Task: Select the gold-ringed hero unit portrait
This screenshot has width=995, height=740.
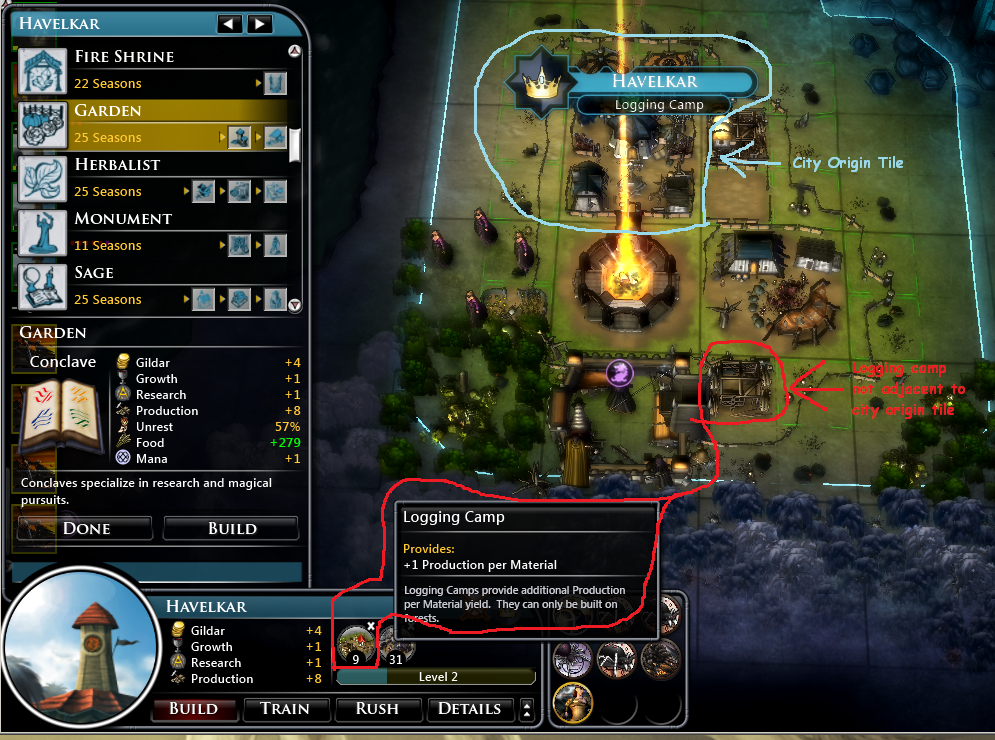Action: 572,703
